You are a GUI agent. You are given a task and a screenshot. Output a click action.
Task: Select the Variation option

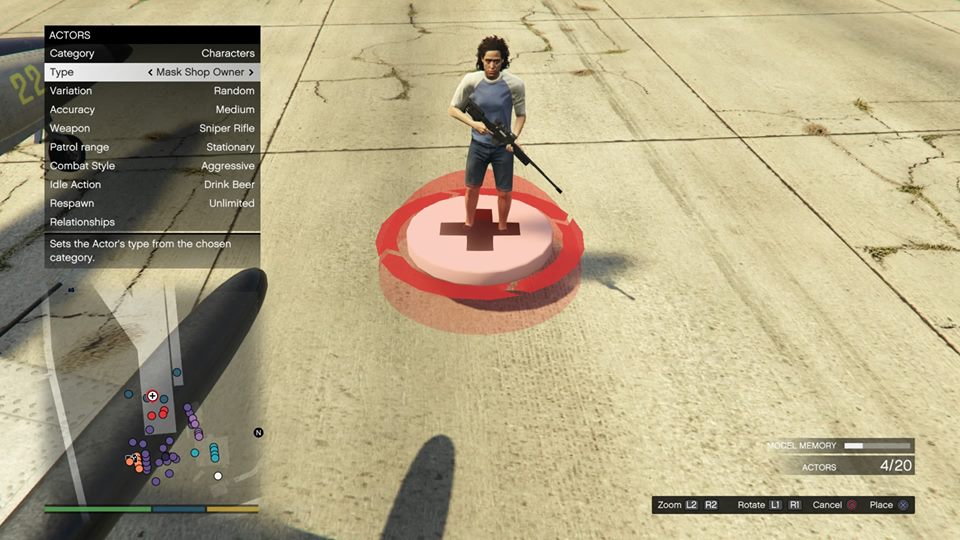(x=152, y=91)
